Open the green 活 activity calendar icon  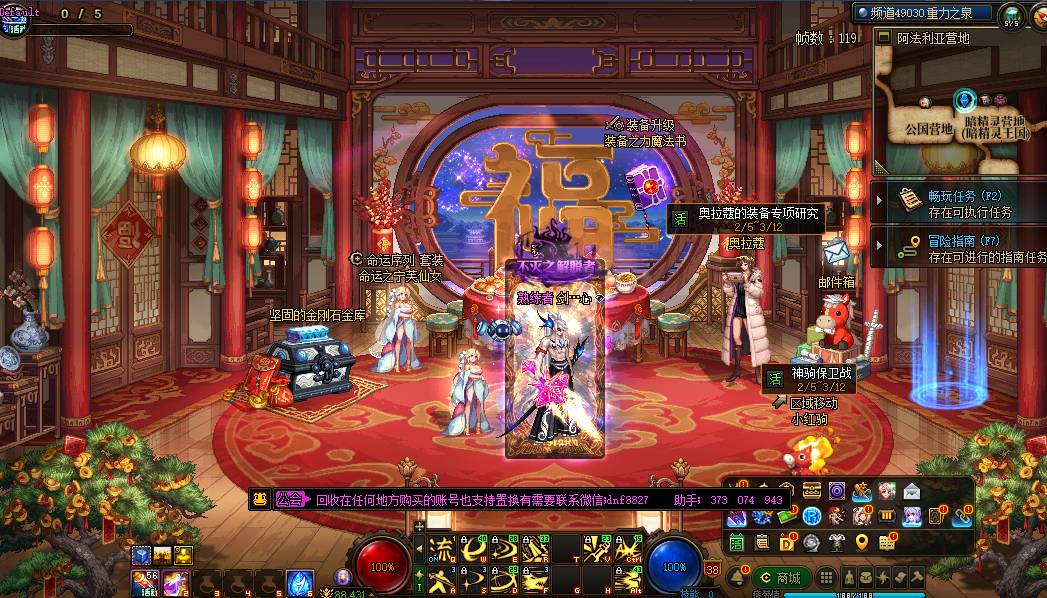coord(736,543)
